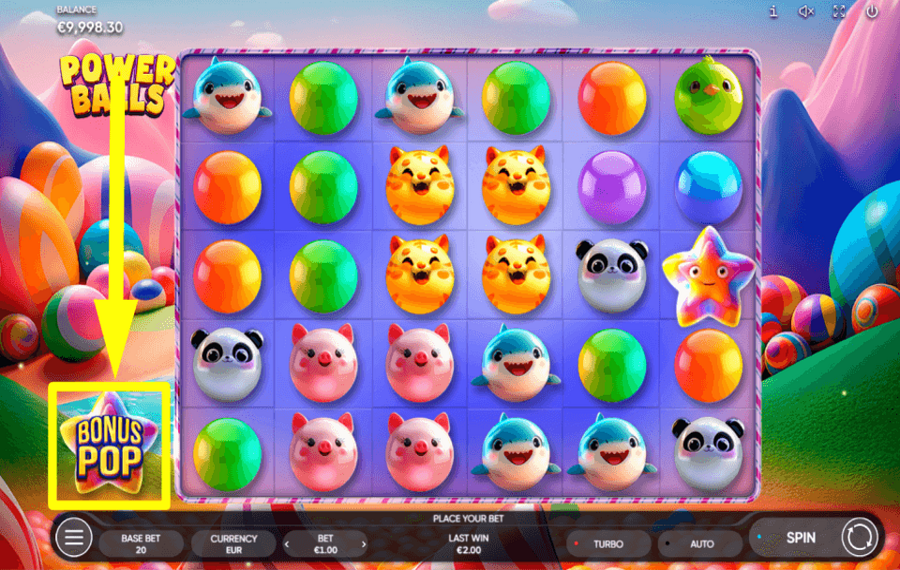Mute the game sound
900x570 pixels.
coord(806,12)
